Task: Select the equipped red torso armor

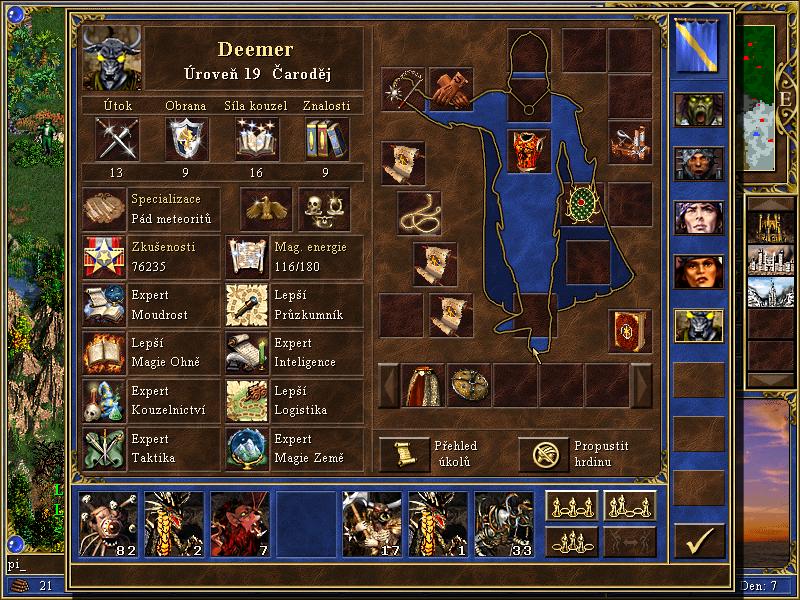Action: (529, 150)
